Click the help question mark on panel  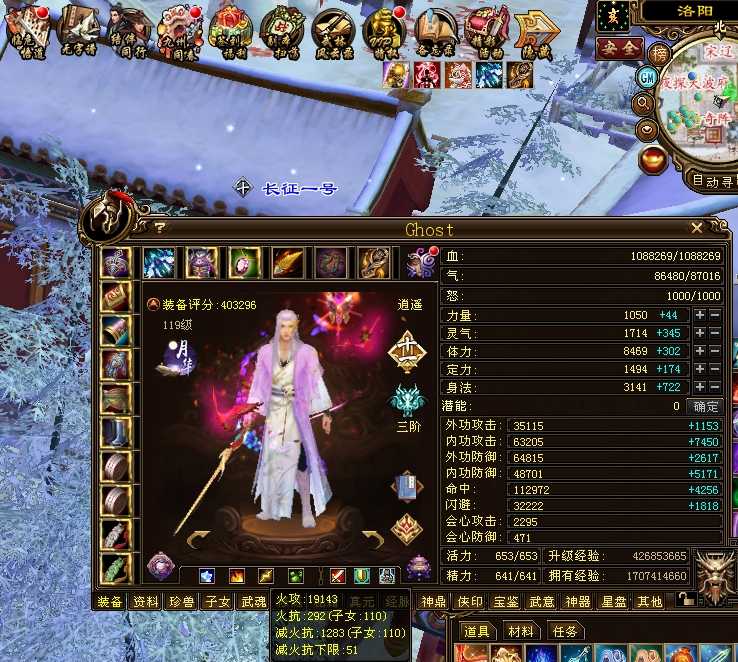click(159, 228)
